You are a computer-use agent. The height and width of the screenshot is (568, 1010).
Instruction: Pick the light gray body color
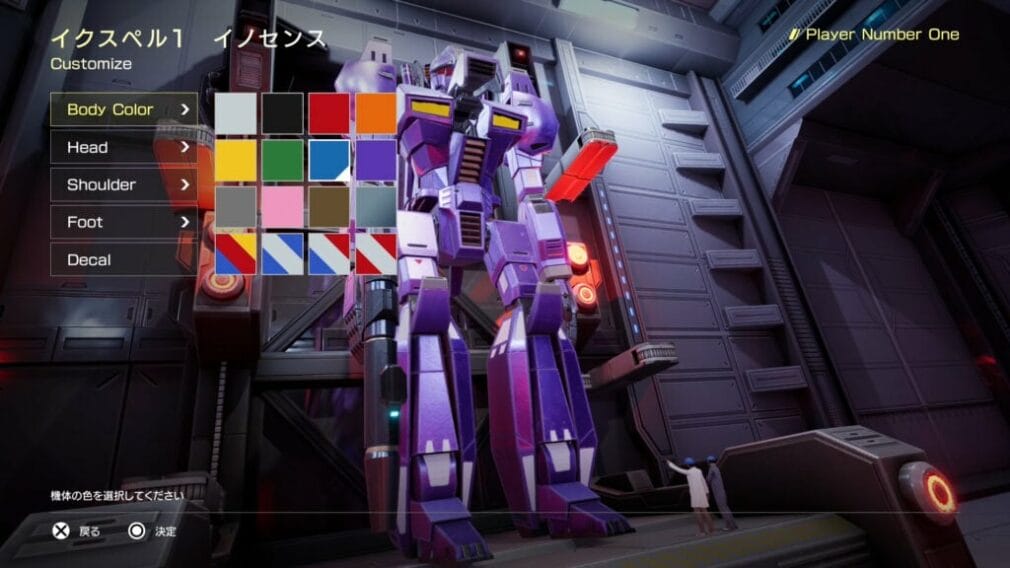pyautogui.click(x=236, y=113)
